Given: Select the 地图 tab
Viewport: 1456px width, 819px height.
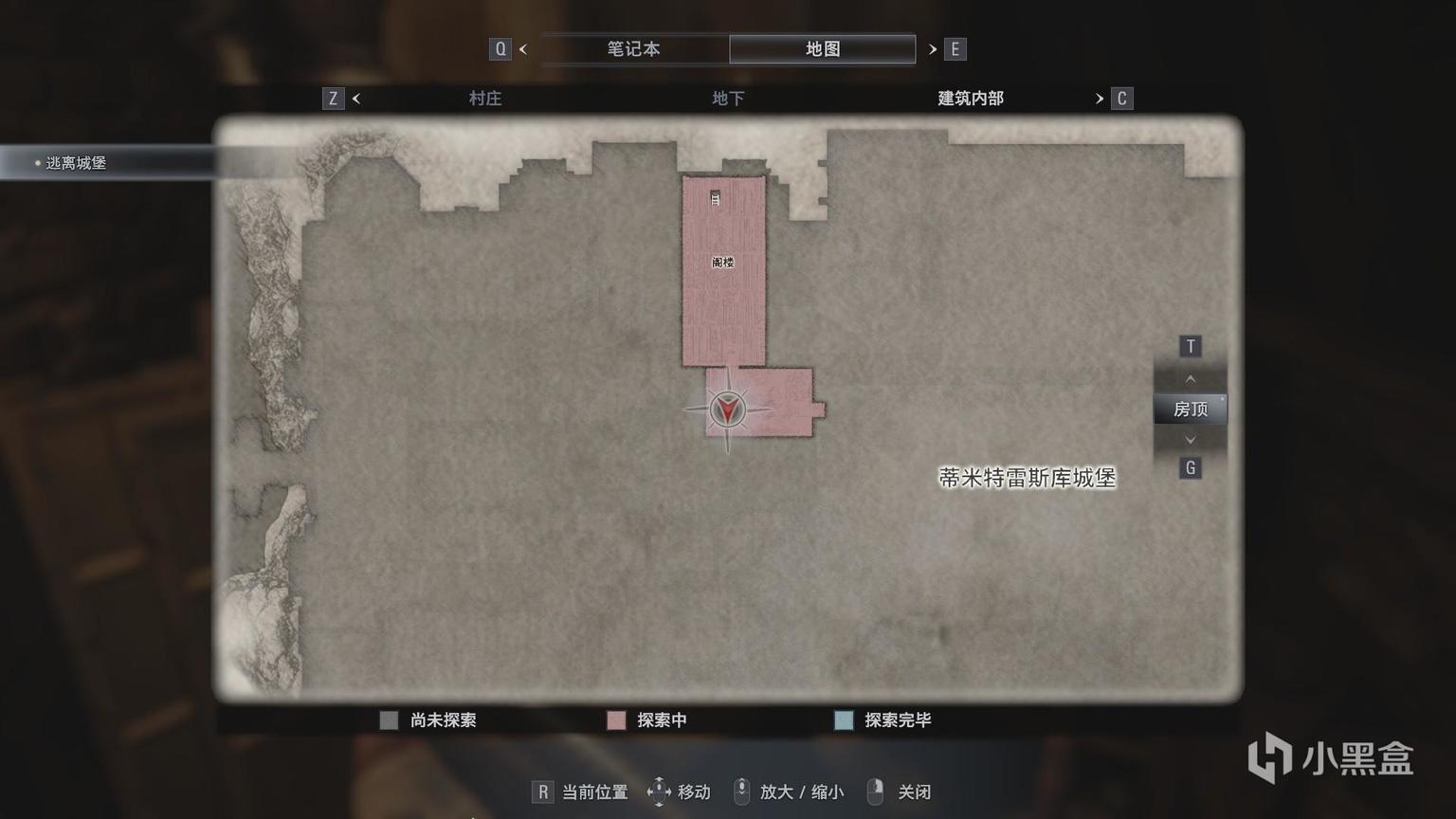Looking at the screenshot, I should coord(822,49).
